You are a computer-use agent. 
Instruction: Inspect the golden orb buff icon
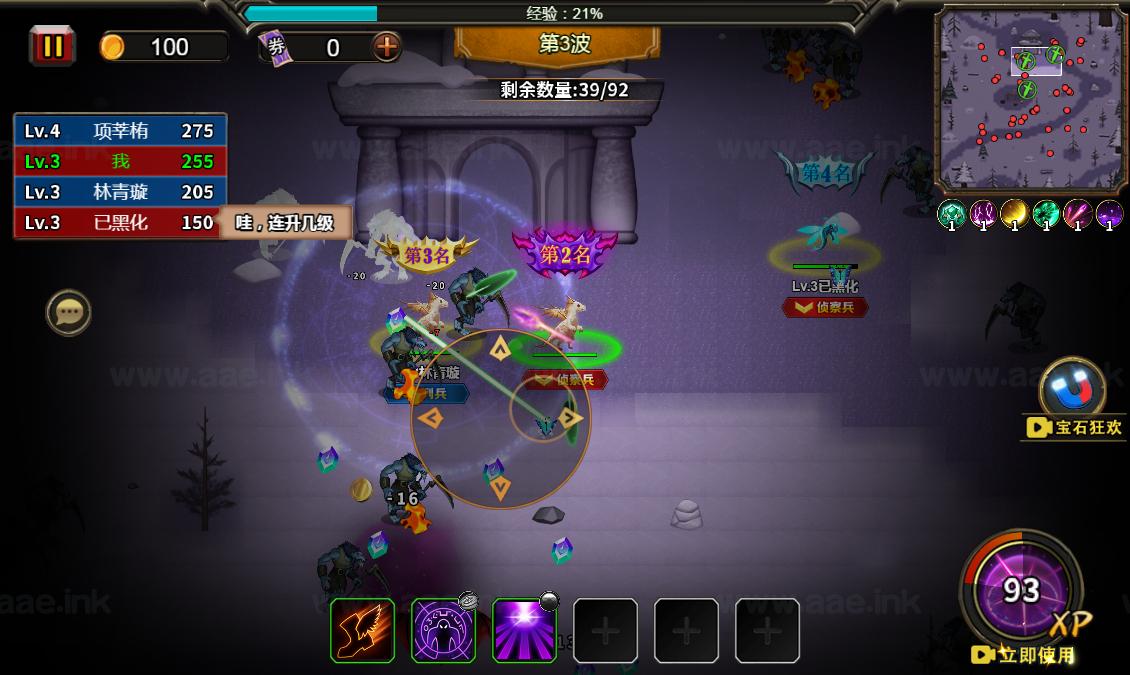[x=1014, y=214]
